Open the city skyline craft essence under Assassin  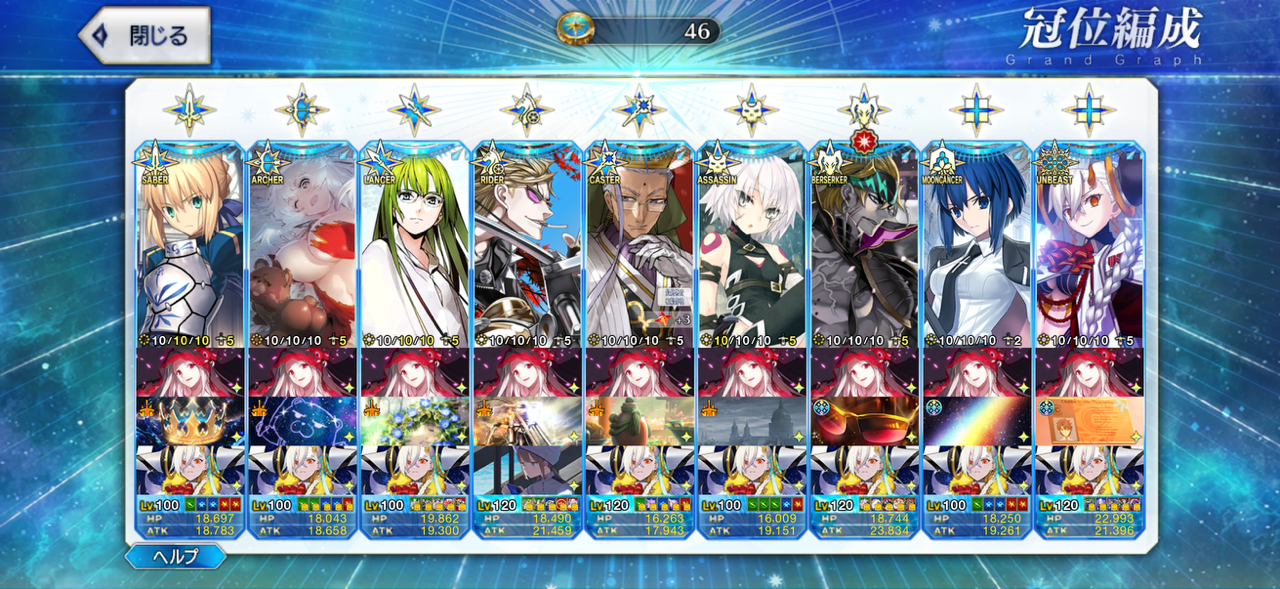click(x=751, y=421)
